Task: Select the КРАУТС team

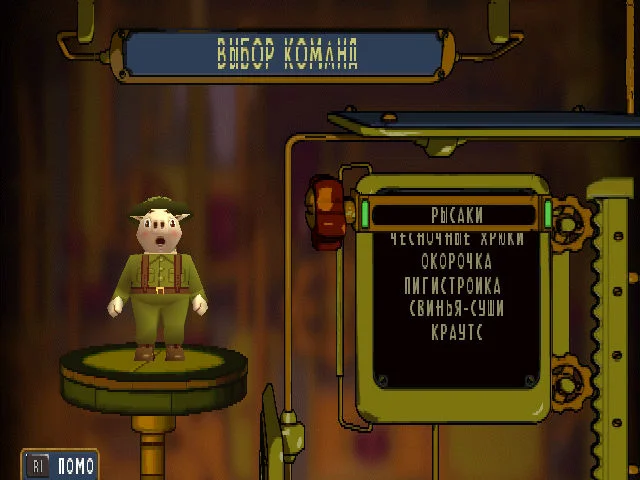Action: tap(456, 332)
